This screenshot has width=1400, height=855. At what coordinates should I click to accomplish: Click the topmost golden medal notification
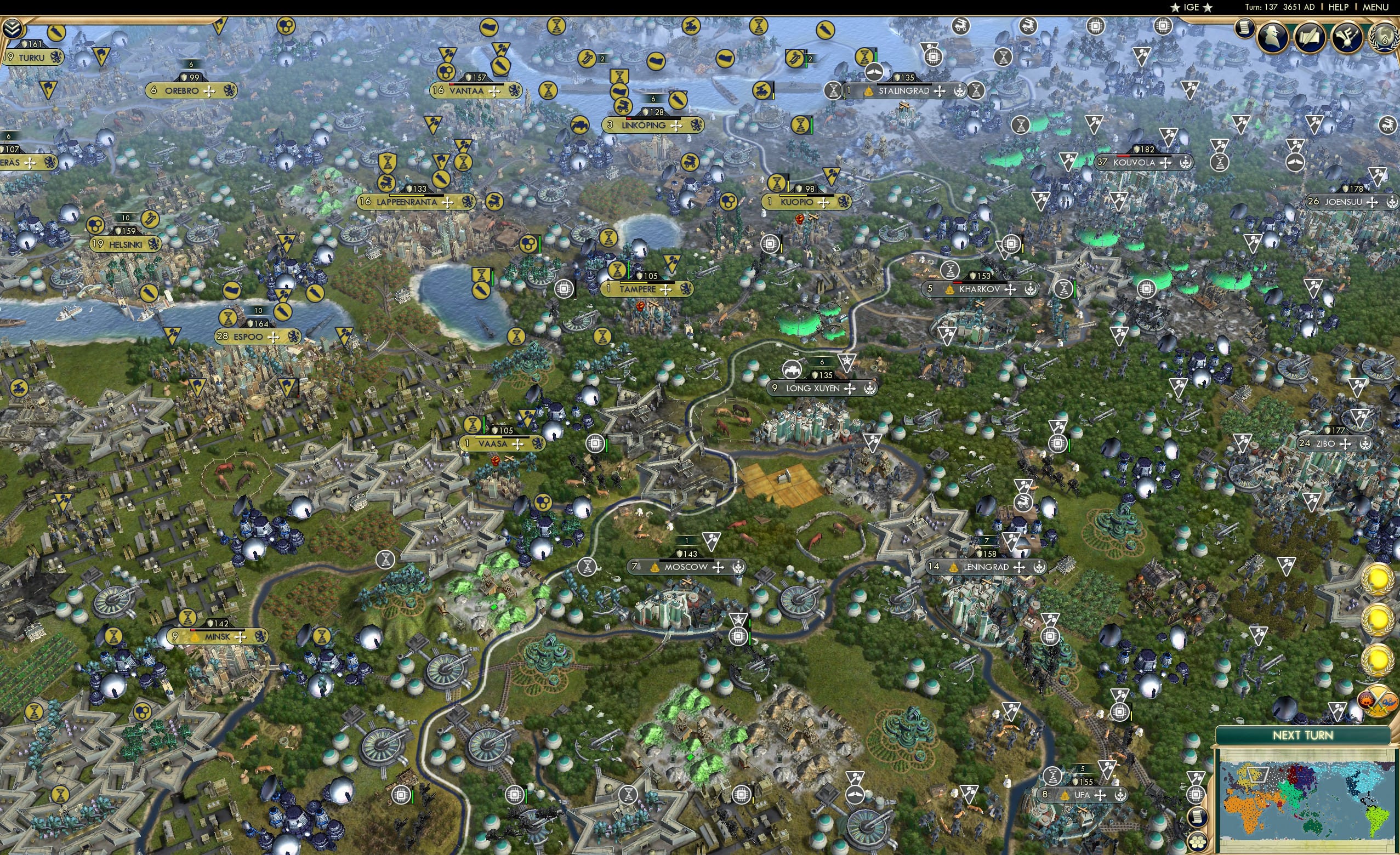point(1378,580)
